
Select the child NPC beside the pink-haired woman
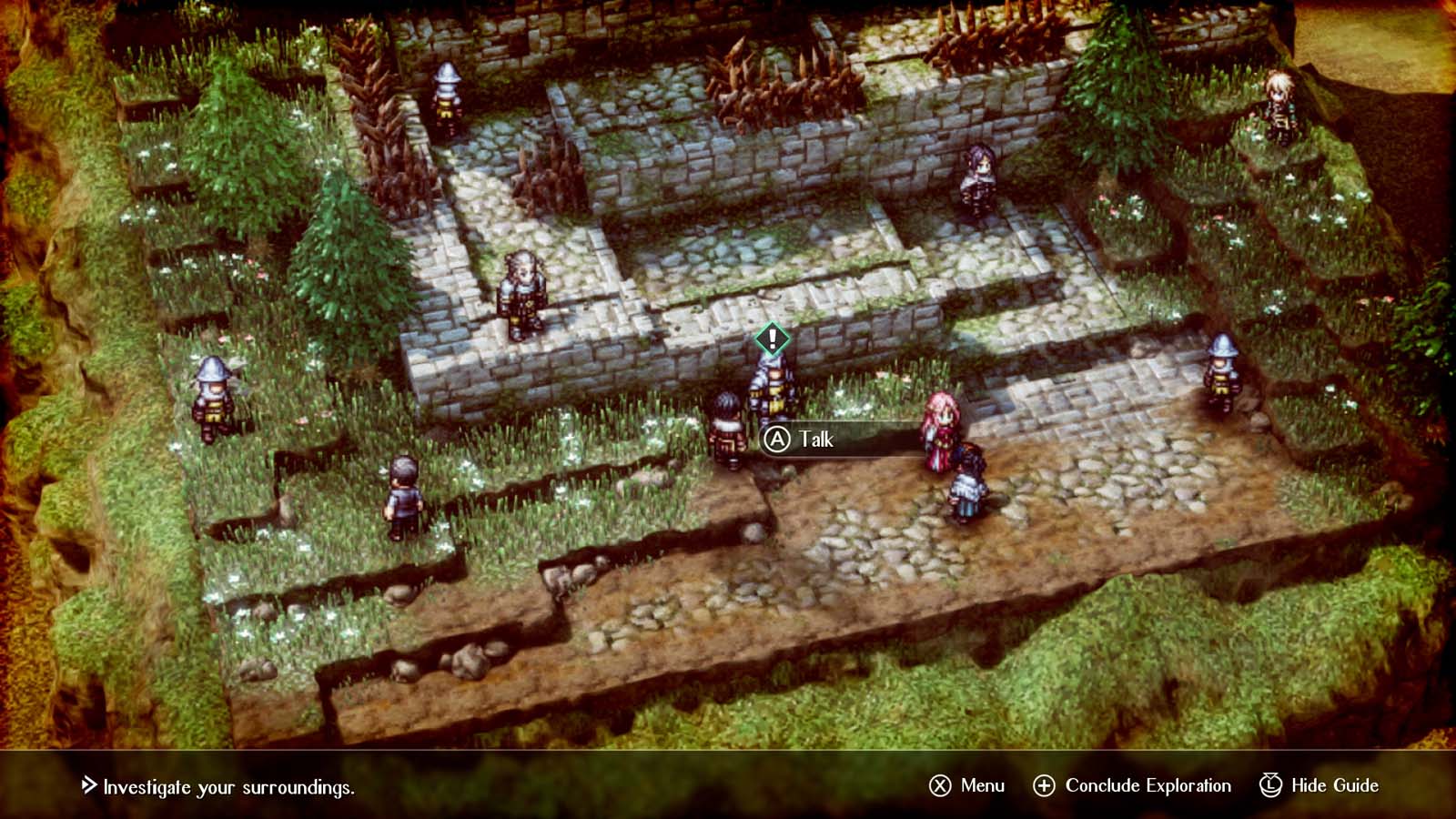(x=970, y=478)
